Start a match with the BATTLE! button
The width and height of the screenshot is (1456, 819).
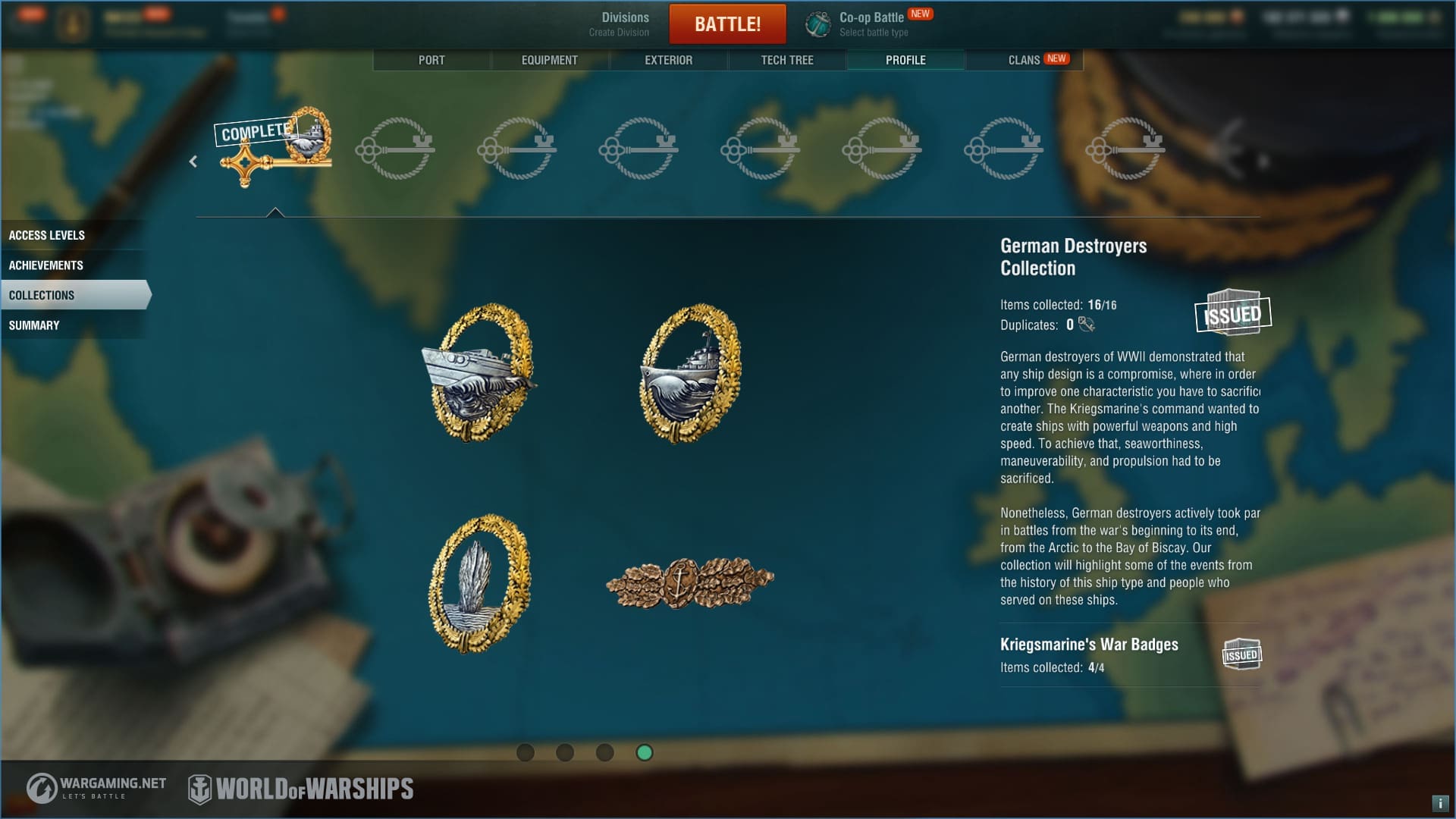pos(727,24)
